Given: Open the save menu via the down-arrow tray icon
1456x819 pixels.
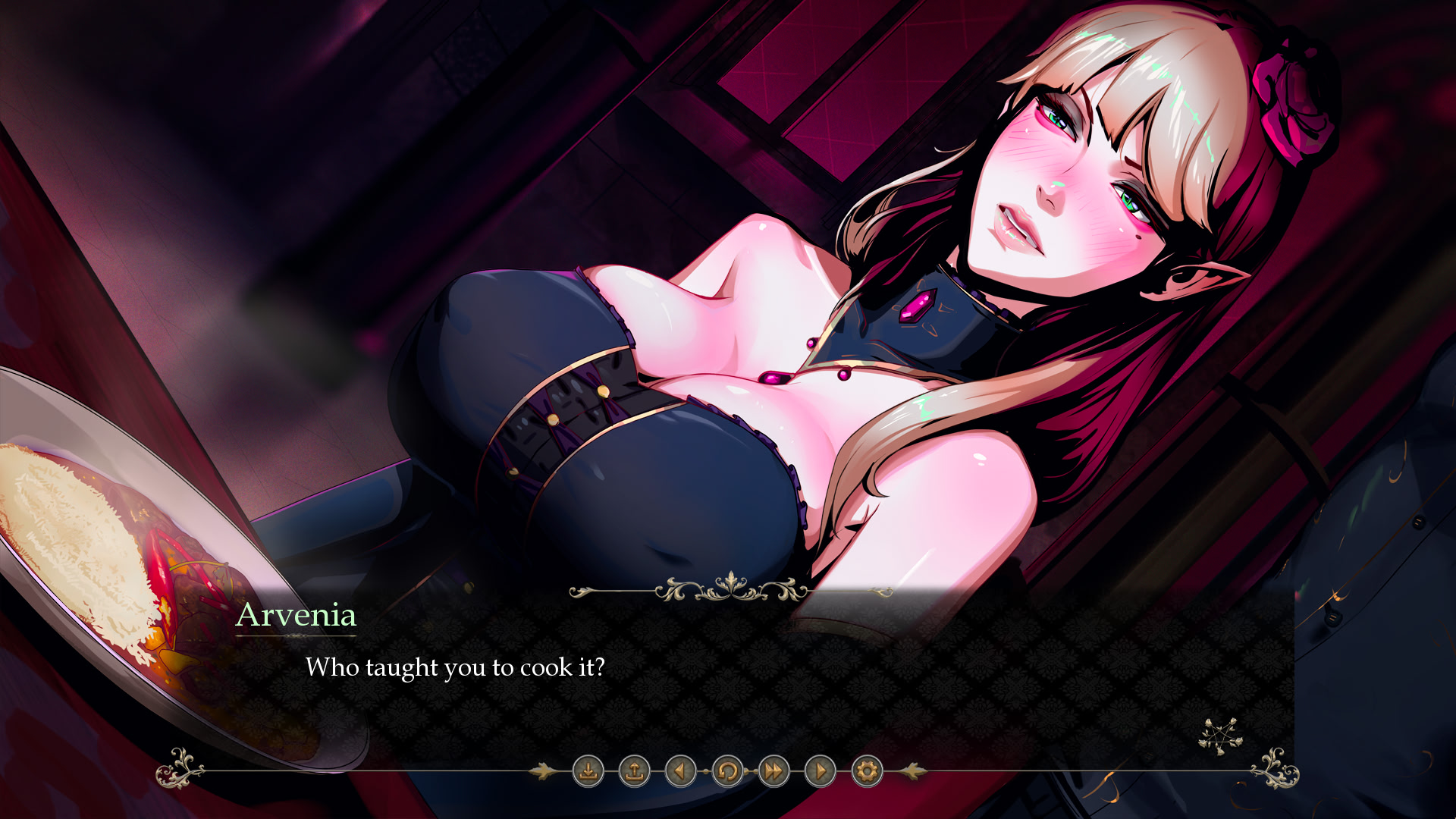Looking at the screenshot, I should [x=588, y=771].
